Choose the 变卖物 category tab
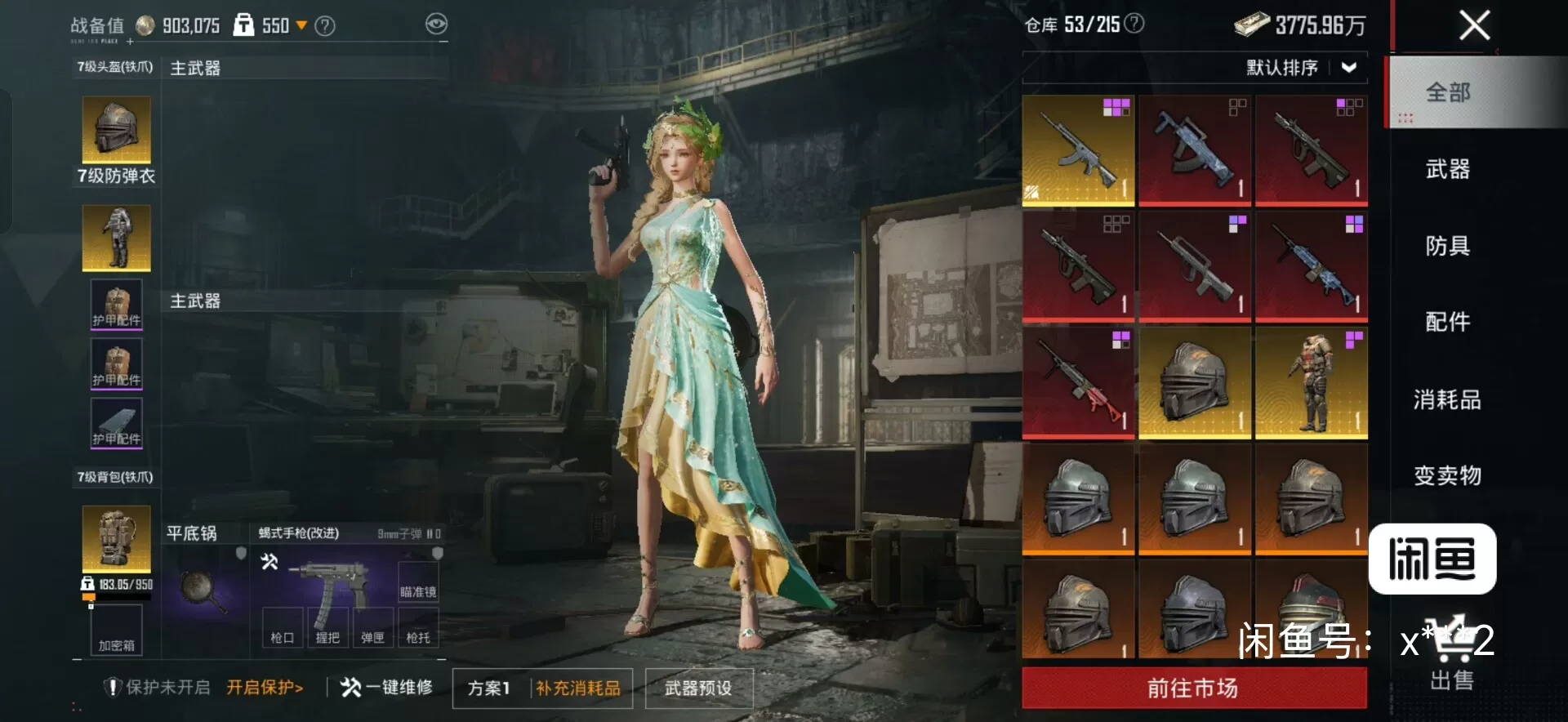Image resolution: width=1568 pixels, height=722 pixels. (1447, 475)
